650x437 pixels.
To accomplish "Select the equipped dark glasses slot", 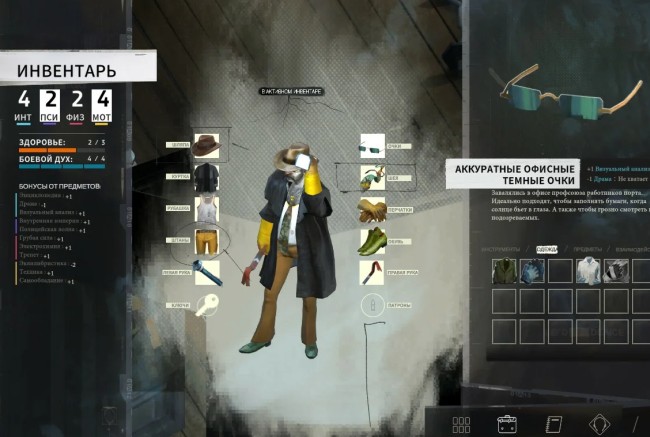I will coord(372,146).
